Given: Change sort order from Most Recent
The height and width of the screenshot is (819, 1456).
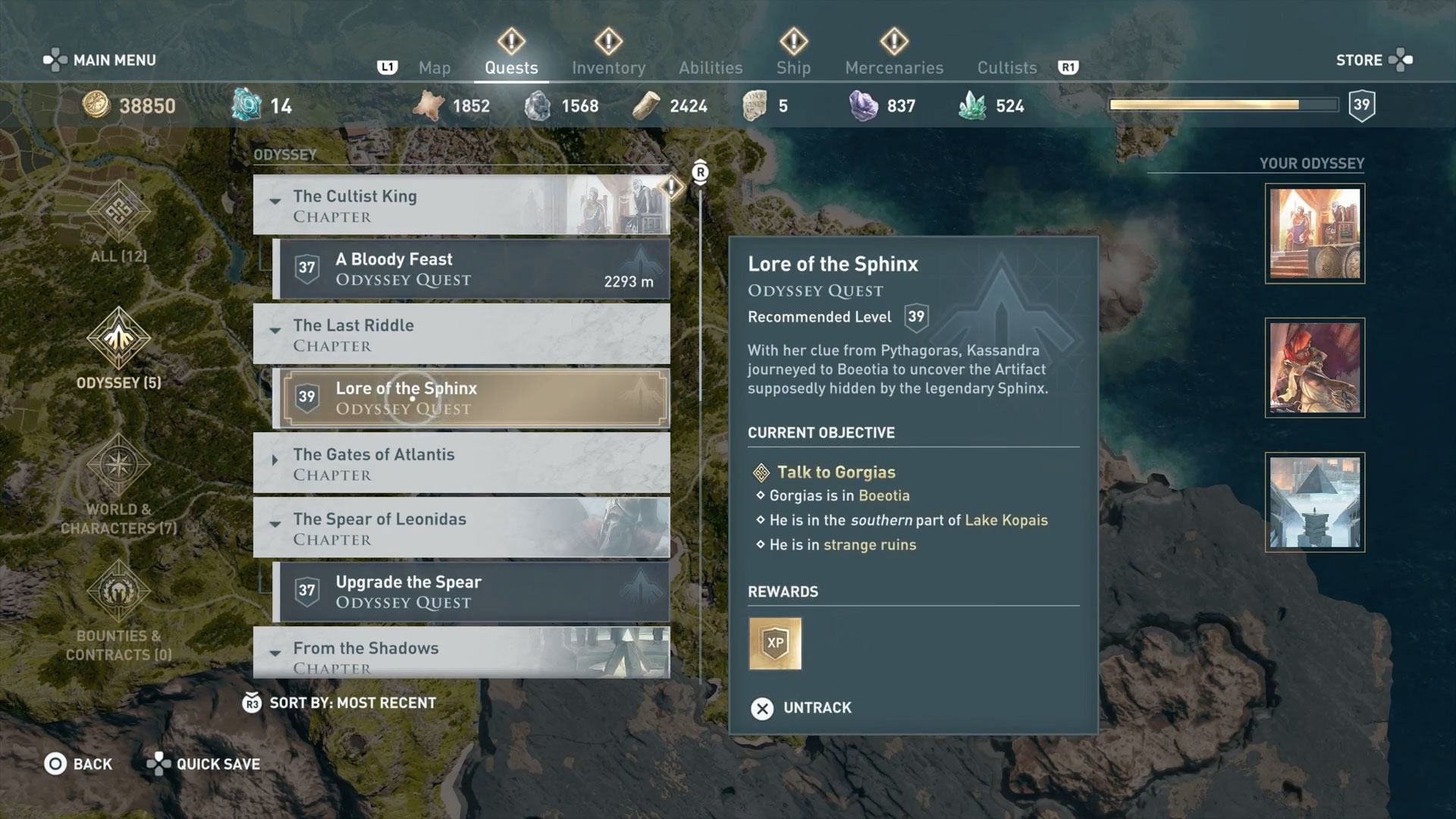Looking at the screenshot, I should tap(339, 703).
